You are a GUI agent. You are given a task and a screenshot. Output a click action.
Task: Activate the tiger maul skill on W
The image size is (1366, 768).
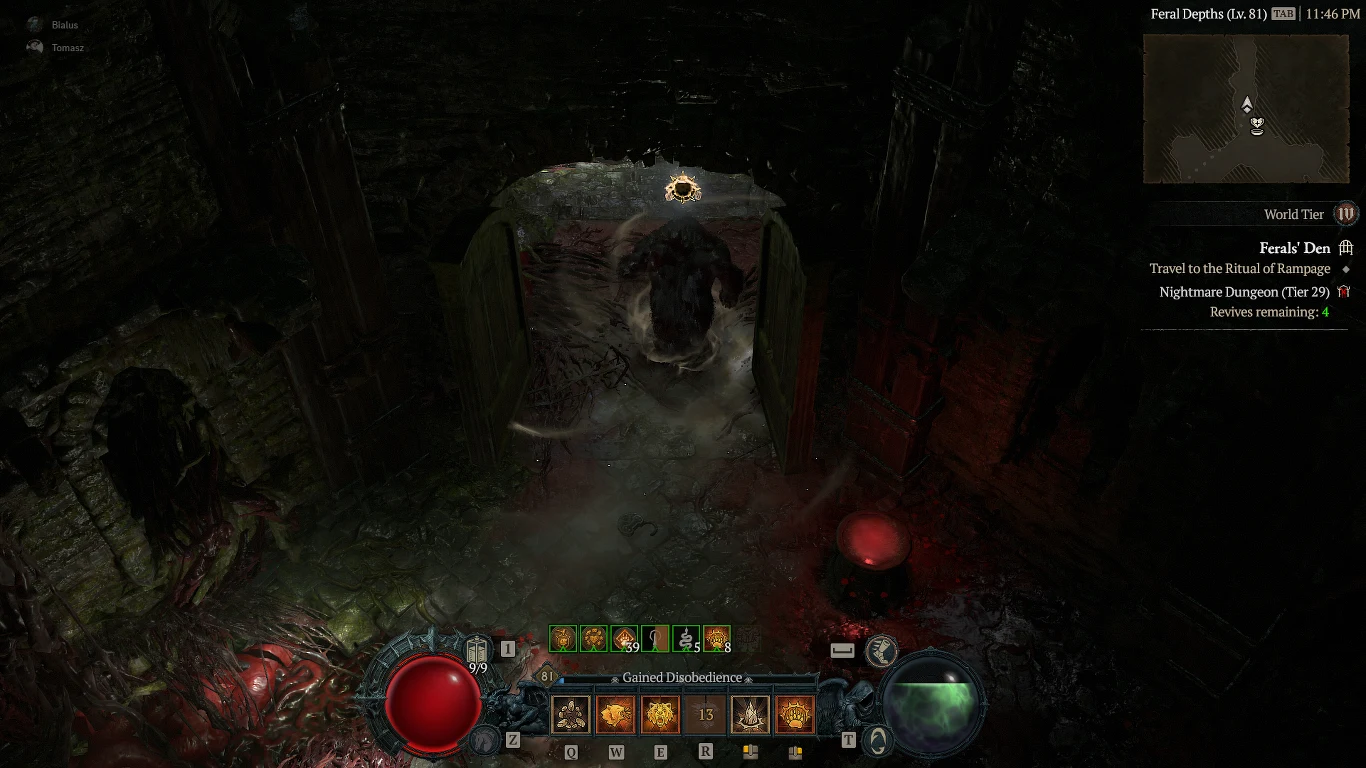(x=615, y=714)
